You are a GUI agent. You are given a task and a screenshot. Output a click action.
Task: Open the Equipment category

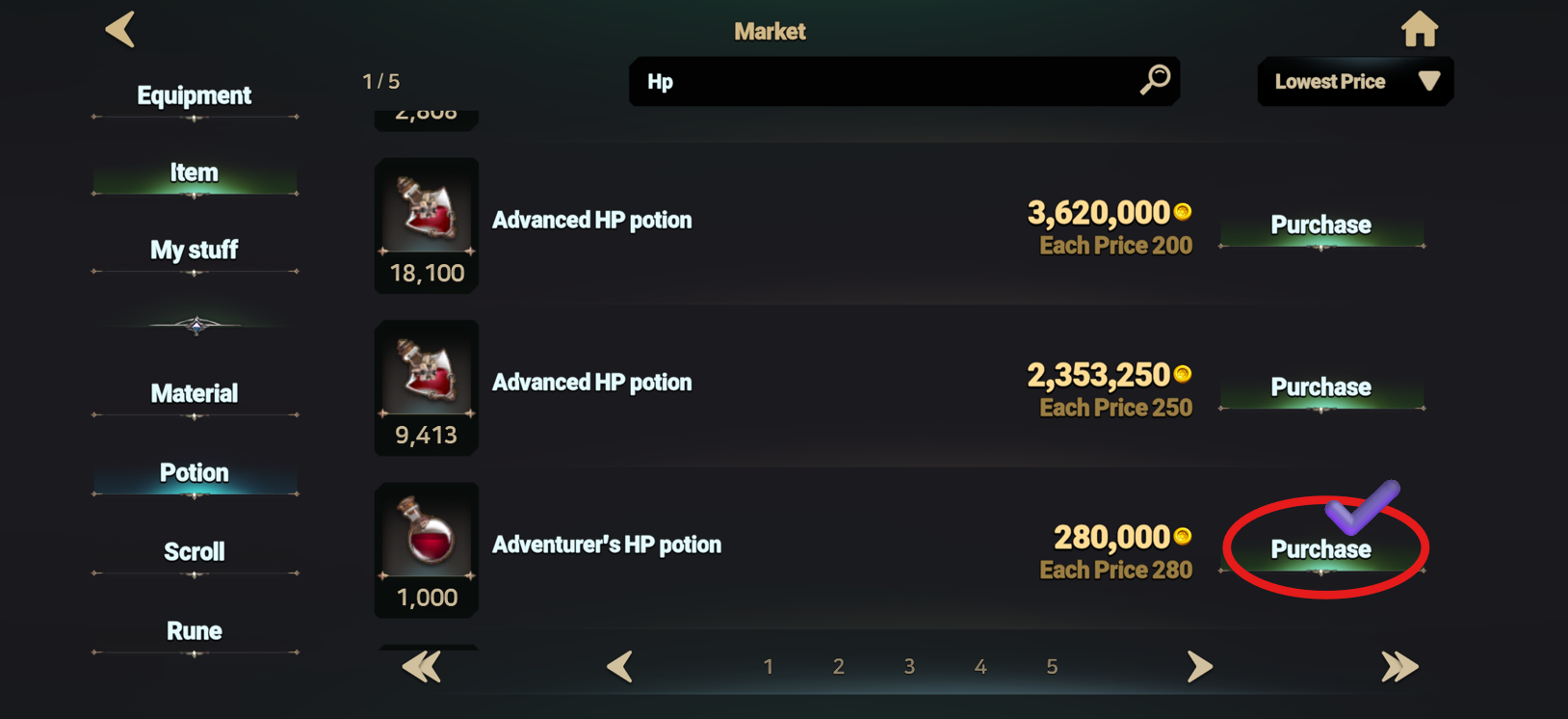tap(194, 95)
